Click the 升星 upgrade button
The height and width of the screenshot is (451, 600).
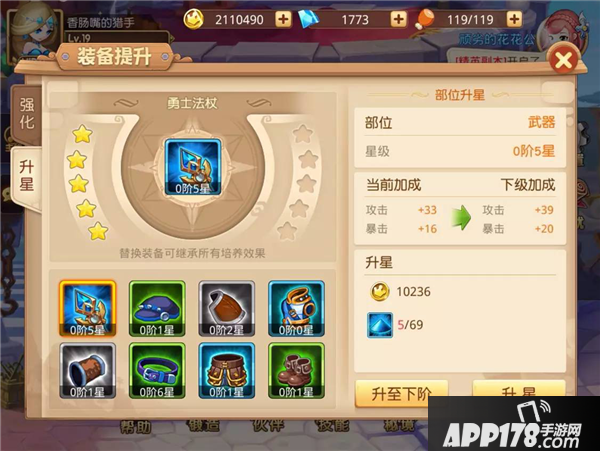tap(517, 392)
